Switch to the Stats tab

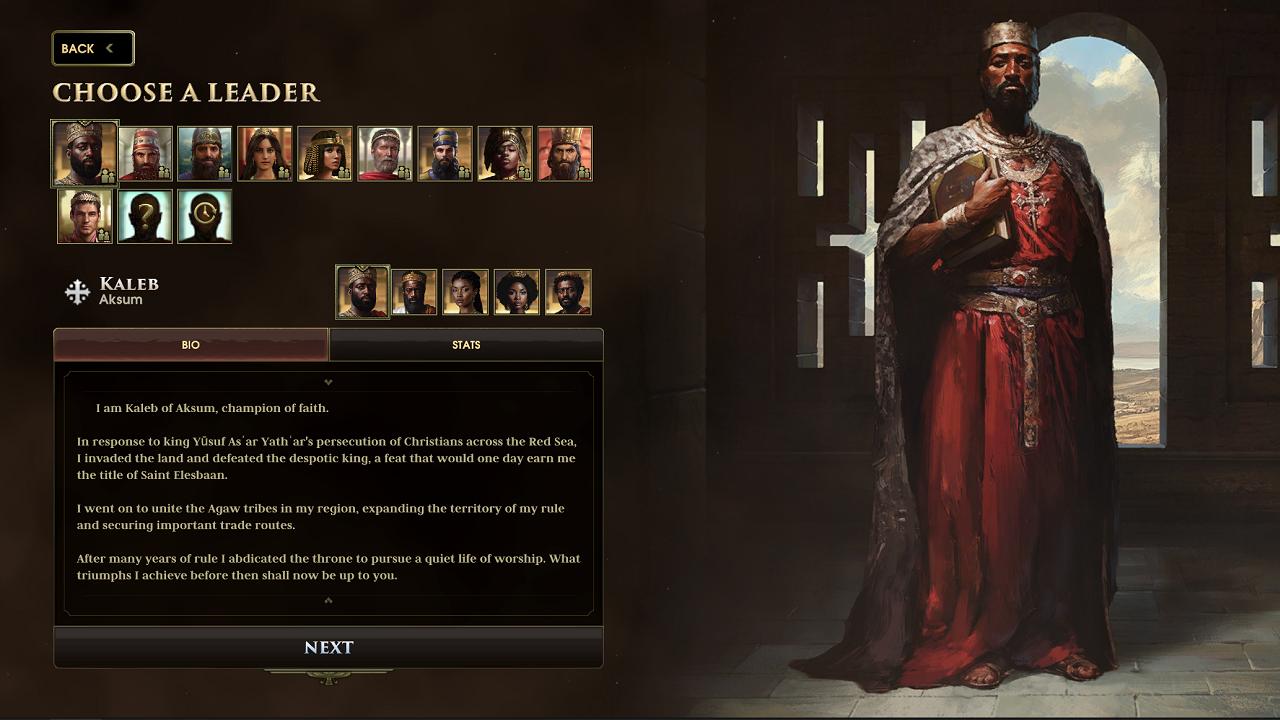[466, 345]
